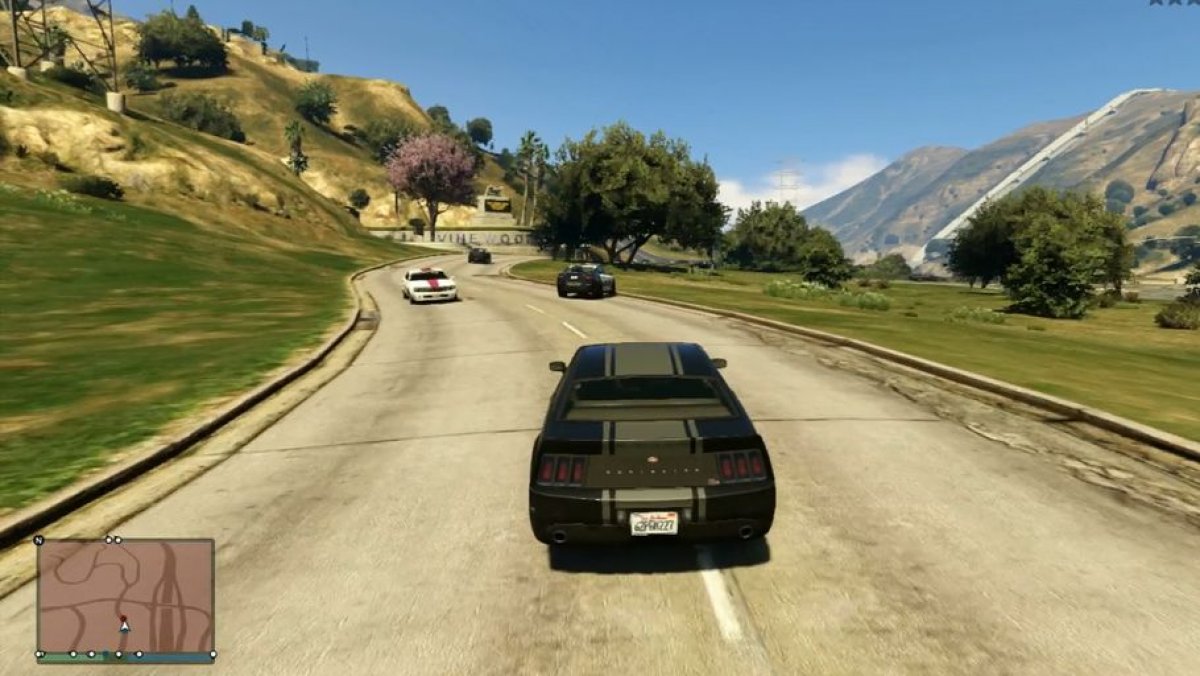Viewport: 1200px width, 676px height.
Task: Select the player arrow on the minimap
Action: 124,625
